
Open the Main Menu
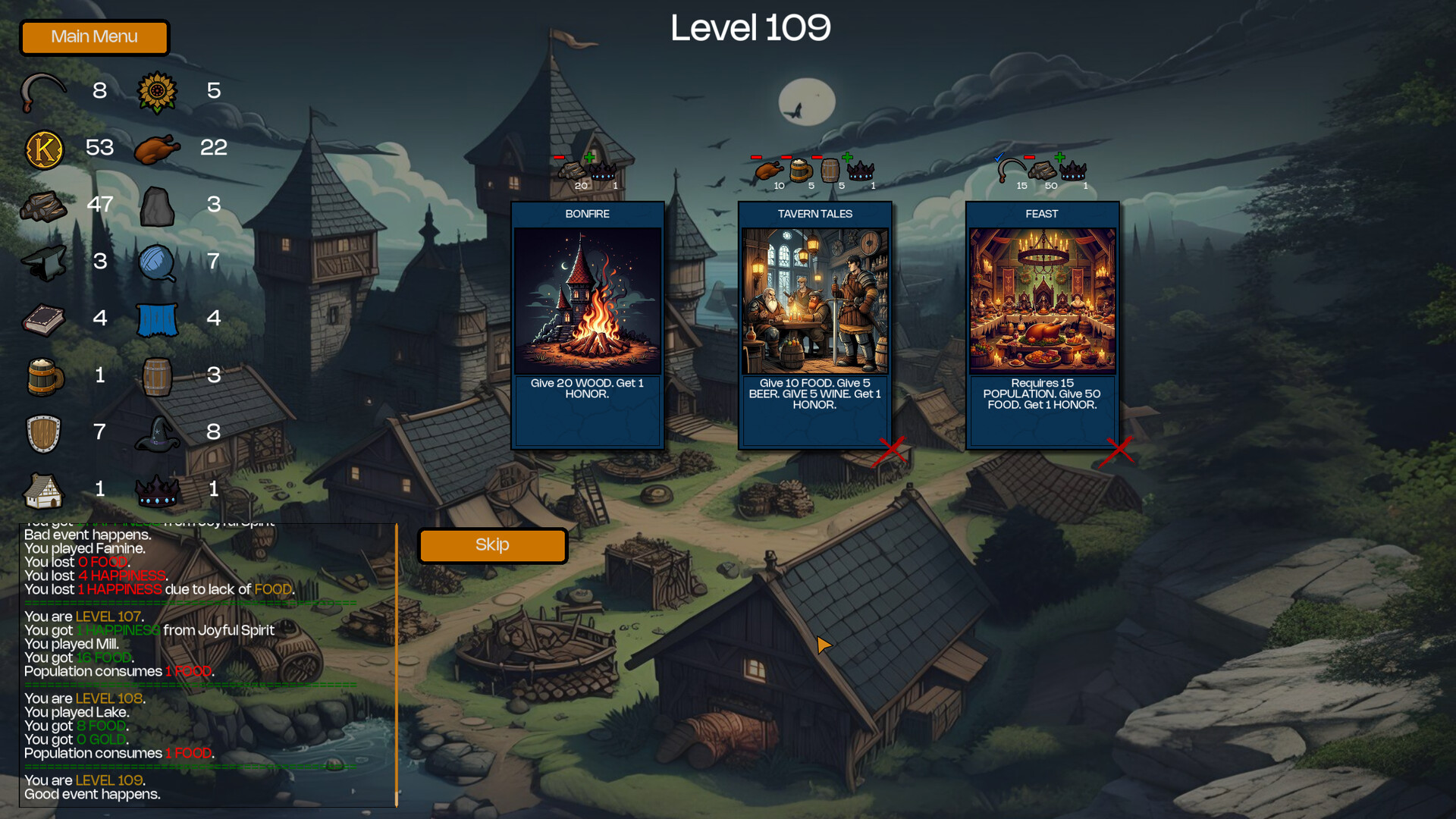(x=94, y=37)
